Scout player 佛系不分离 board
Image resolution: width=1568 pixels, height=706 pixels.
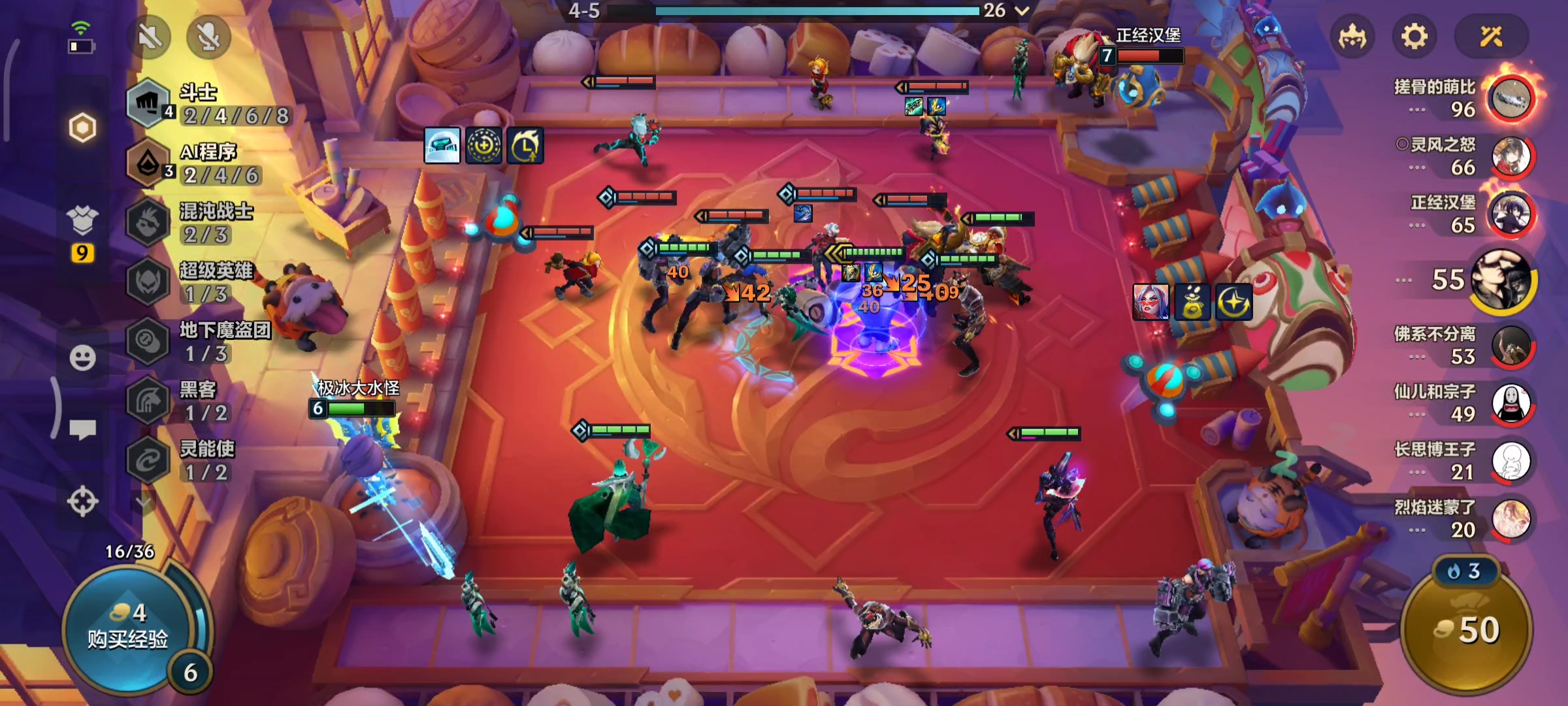1511,346
